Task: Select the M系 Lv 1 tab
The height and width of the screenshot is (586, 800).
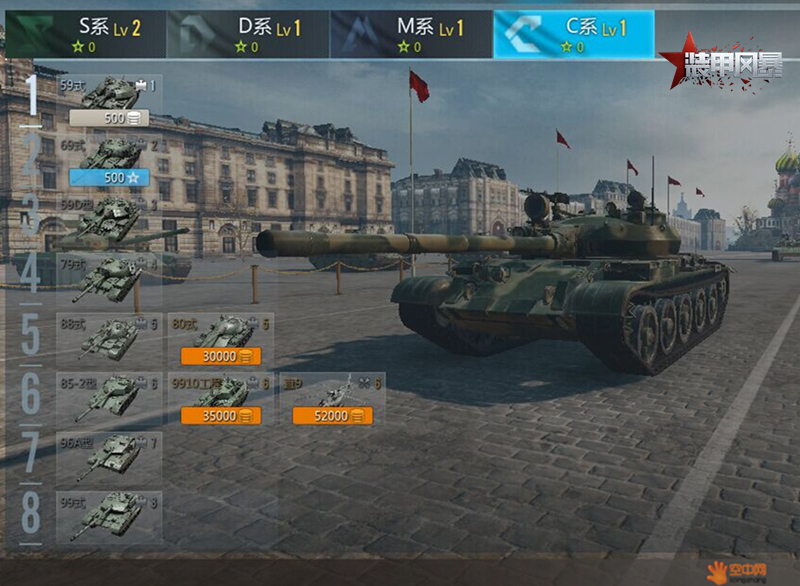Action: tap(411, 33)
